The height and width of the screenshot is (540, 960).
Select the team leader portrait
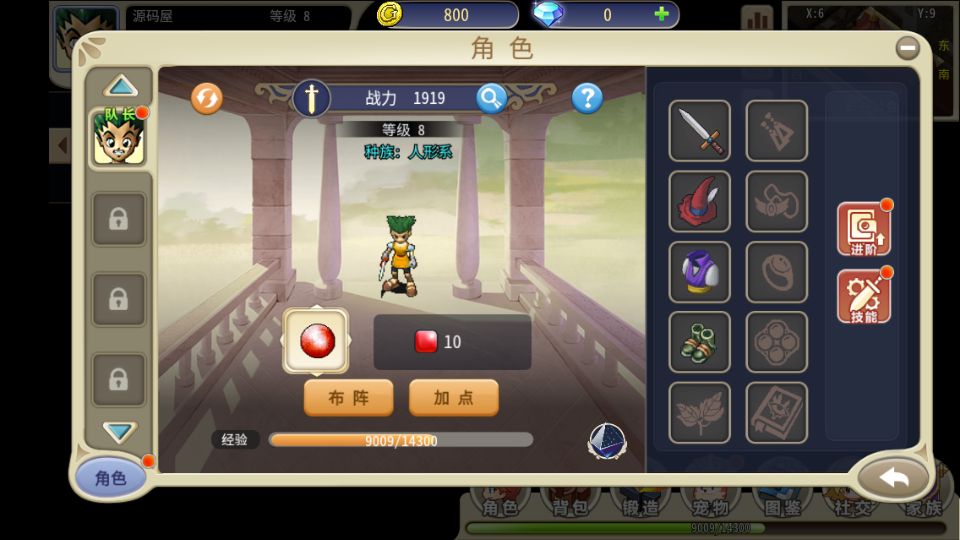(x=119, y=137)
